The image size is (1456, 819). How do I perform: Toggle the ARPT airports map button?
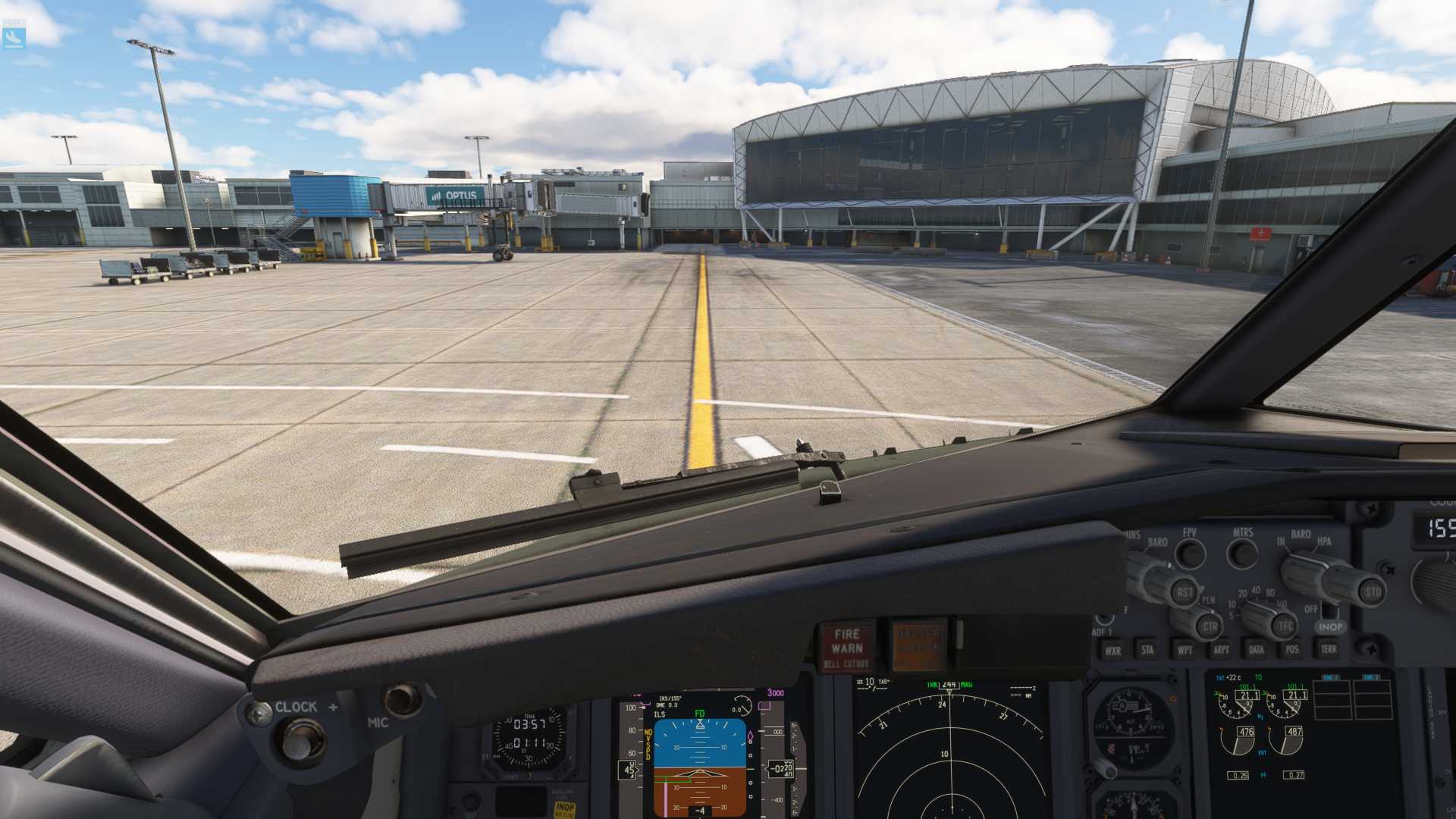(1220, 650)
